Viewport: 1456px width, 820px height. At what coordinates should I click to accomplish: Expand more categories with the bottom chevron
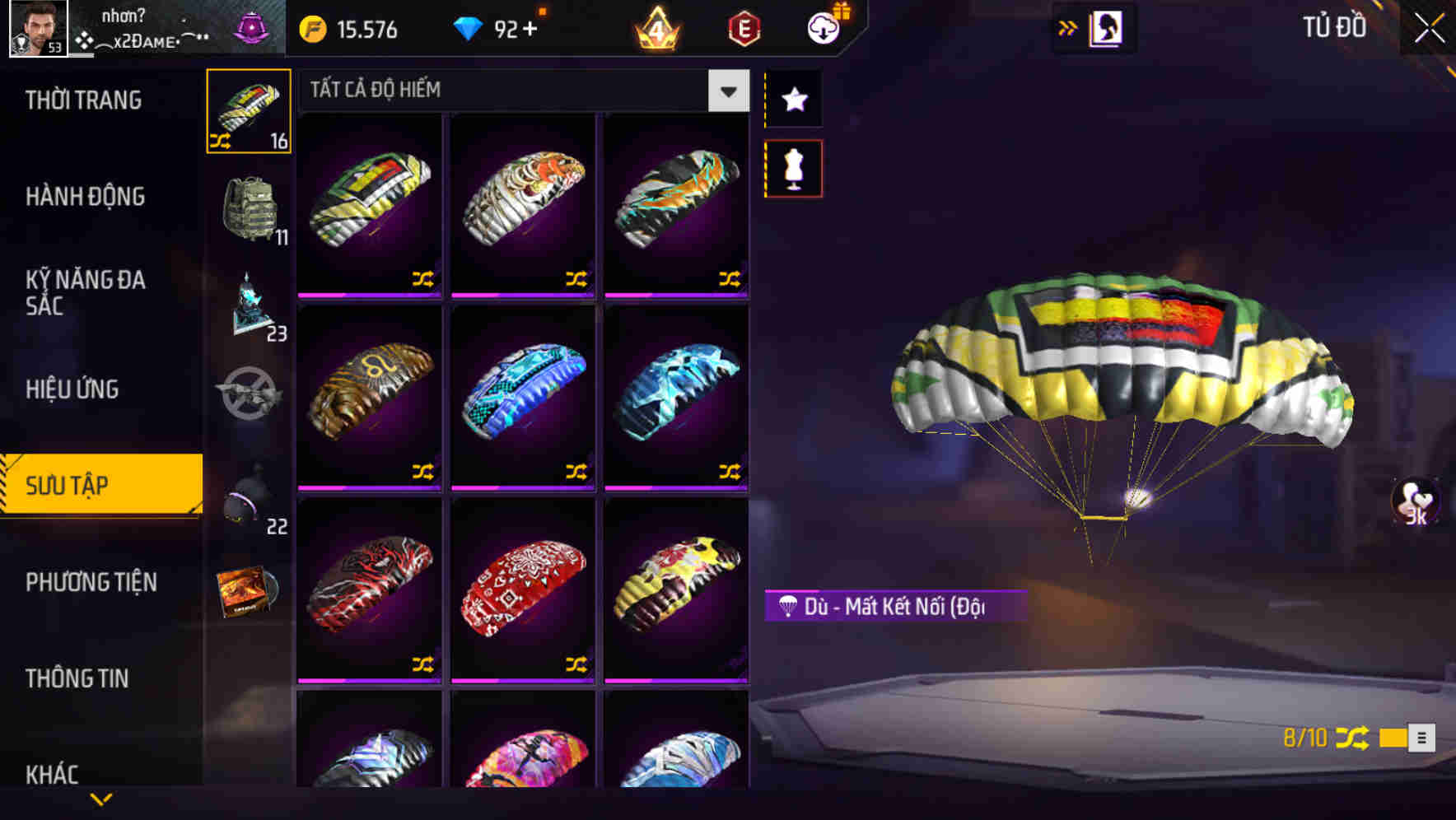101,797
